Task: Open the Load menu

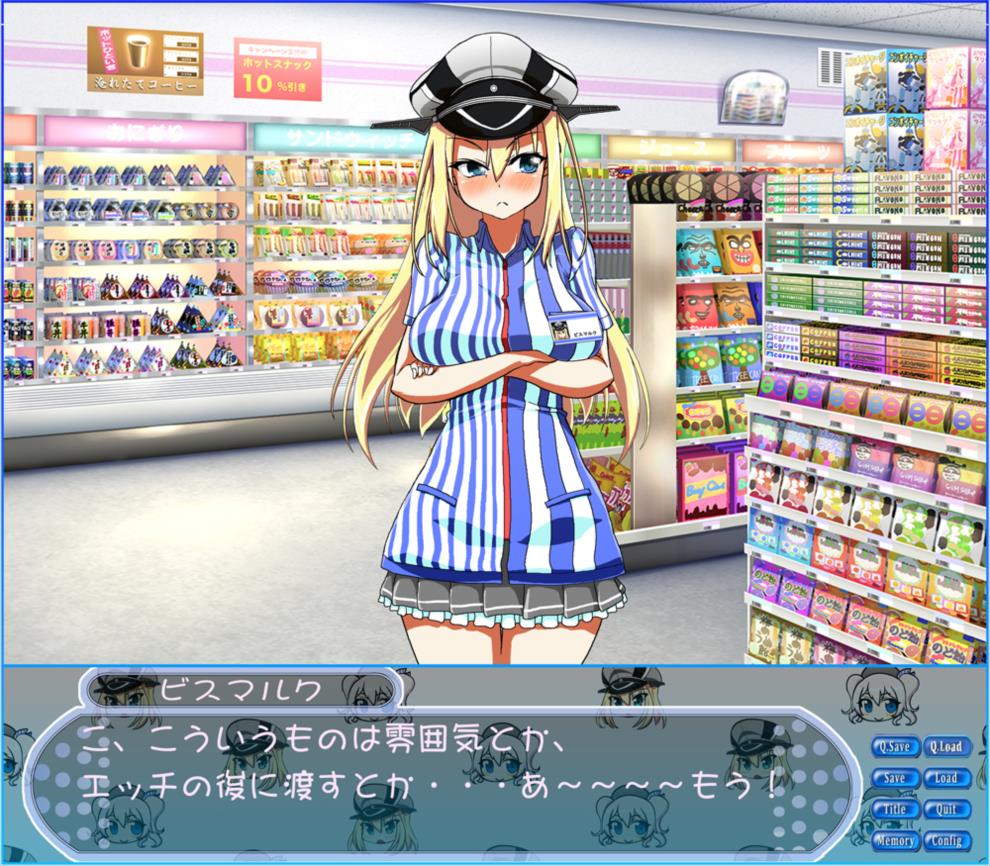Action: [945, 778]
